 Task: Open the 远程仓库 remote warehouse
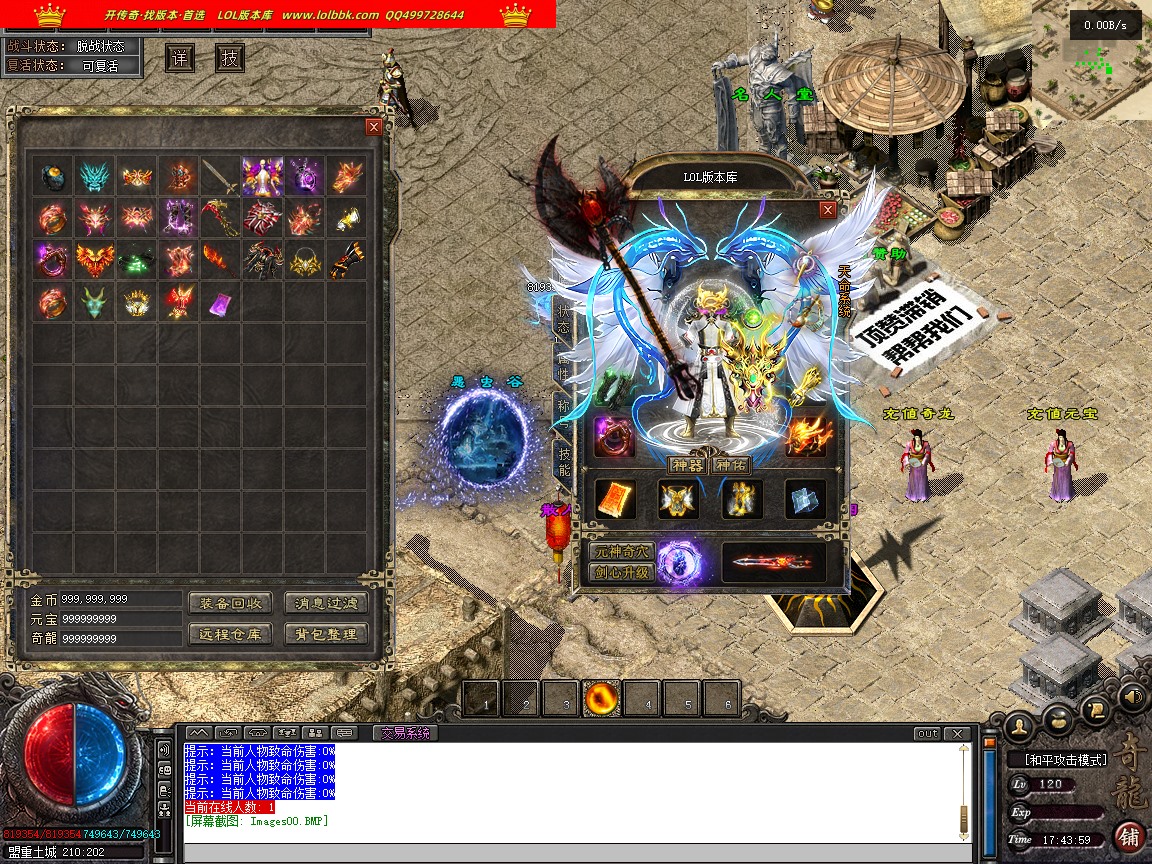pyautogui.click(x=230, y=634)
